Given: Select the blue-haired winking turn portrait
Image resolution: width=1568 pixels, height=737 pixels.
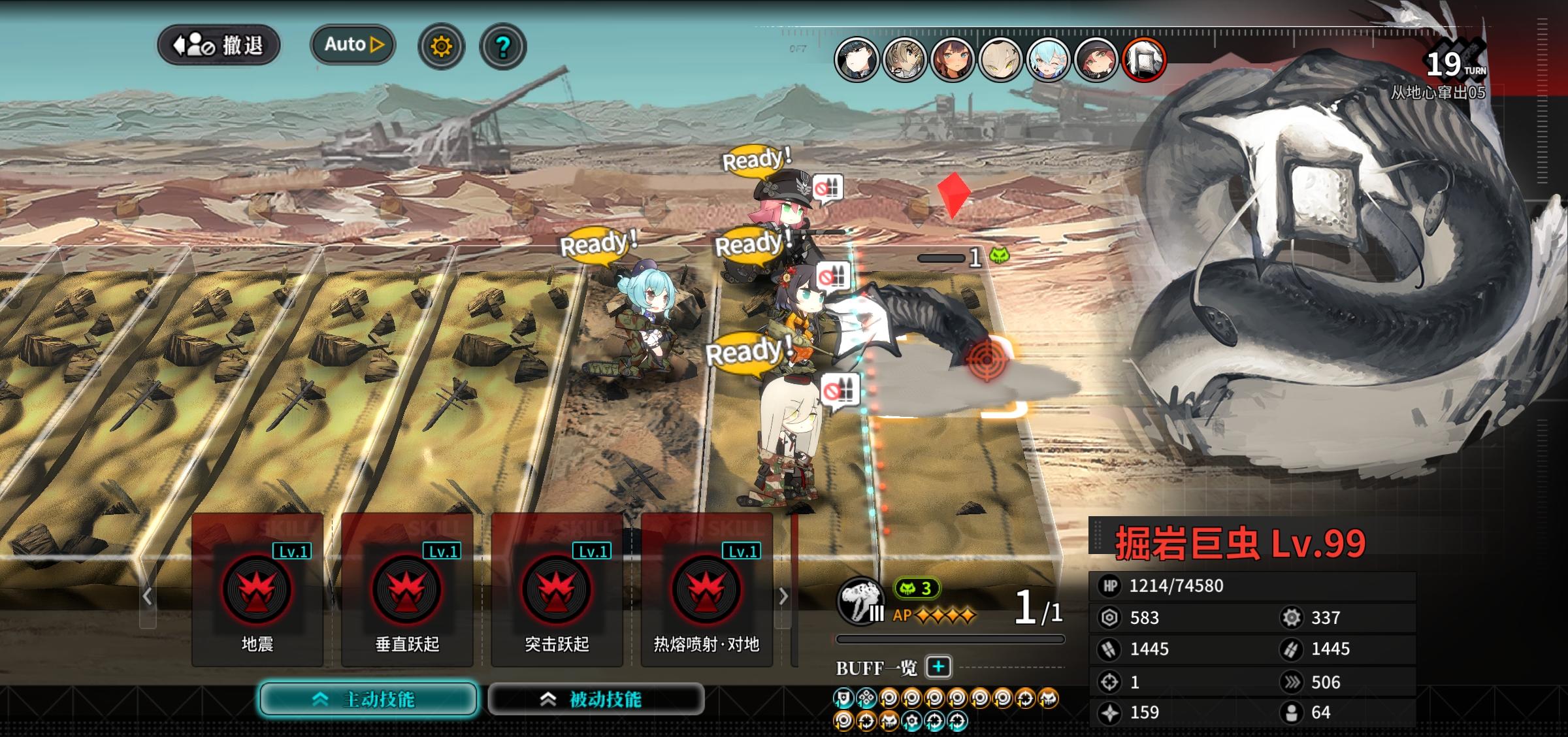Looking at the screenshot, I should pos(1047,60).
